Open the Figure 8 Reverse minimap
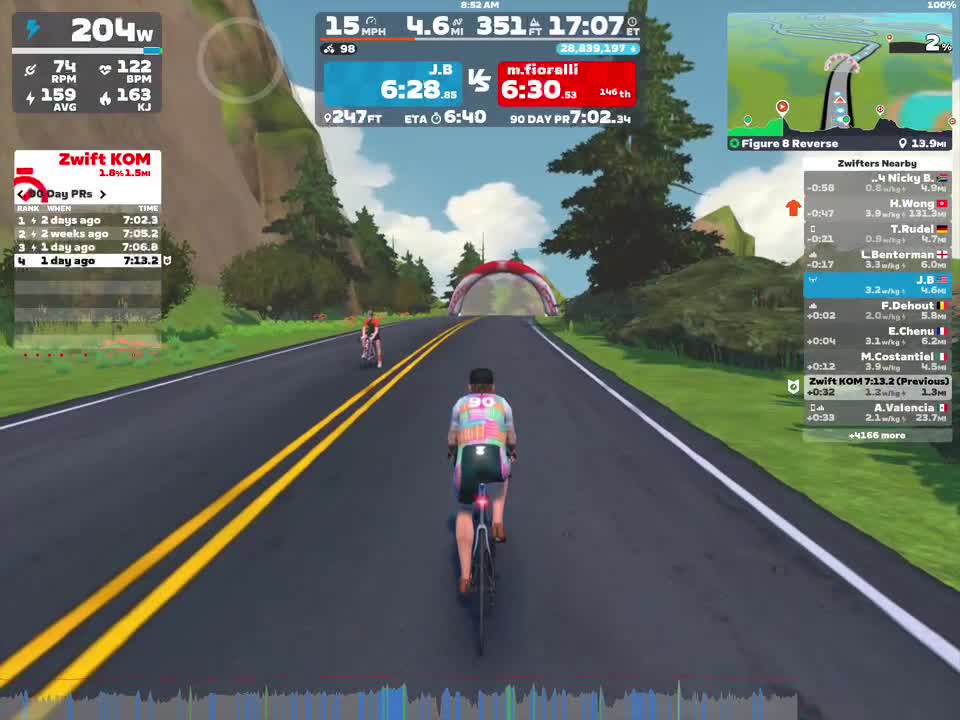The height and width of the screenshot is (720, 960). (x=839, y=82)
